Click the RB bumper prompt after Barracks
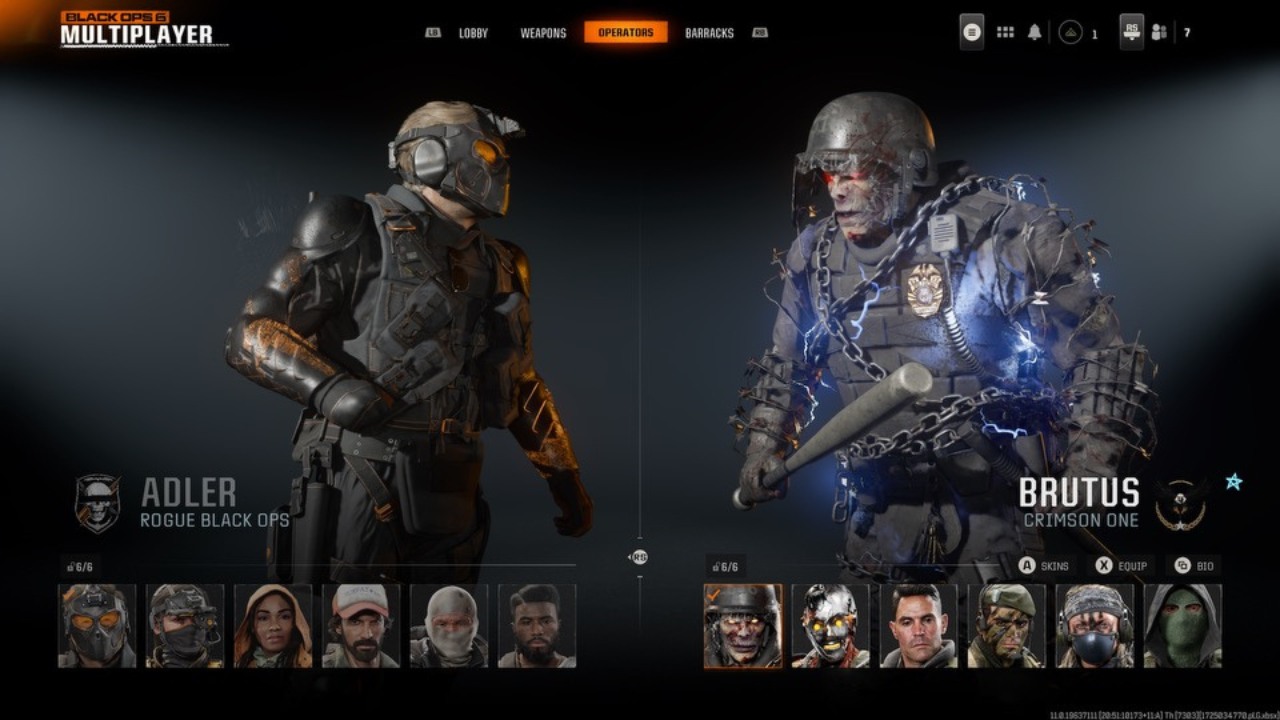This screenshot has width=1280, height=720. click(761, 32)
